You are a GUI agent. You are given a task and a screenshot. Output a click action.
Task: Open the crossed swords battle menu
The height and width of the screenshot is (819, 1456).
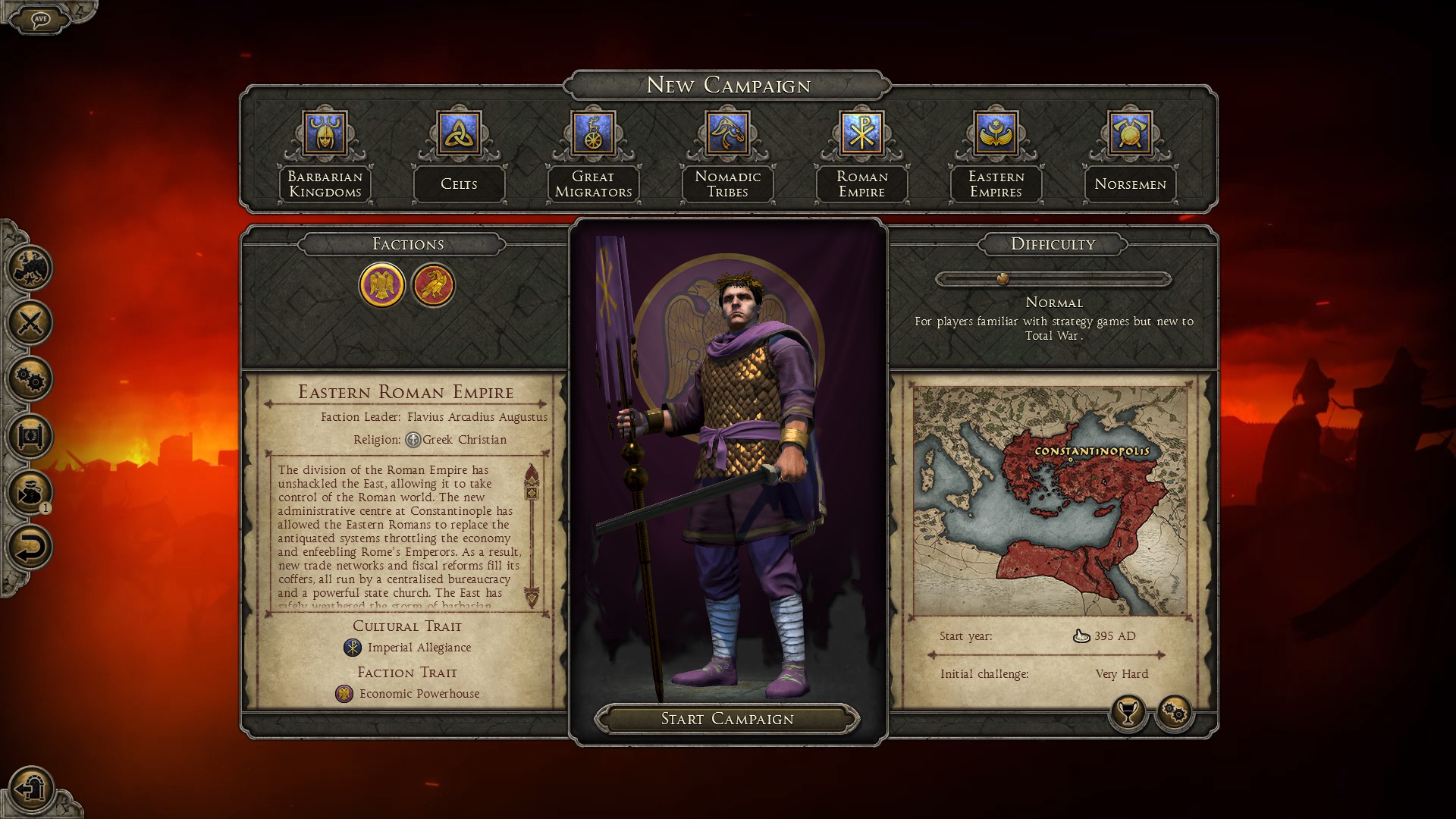click(30, 323)
